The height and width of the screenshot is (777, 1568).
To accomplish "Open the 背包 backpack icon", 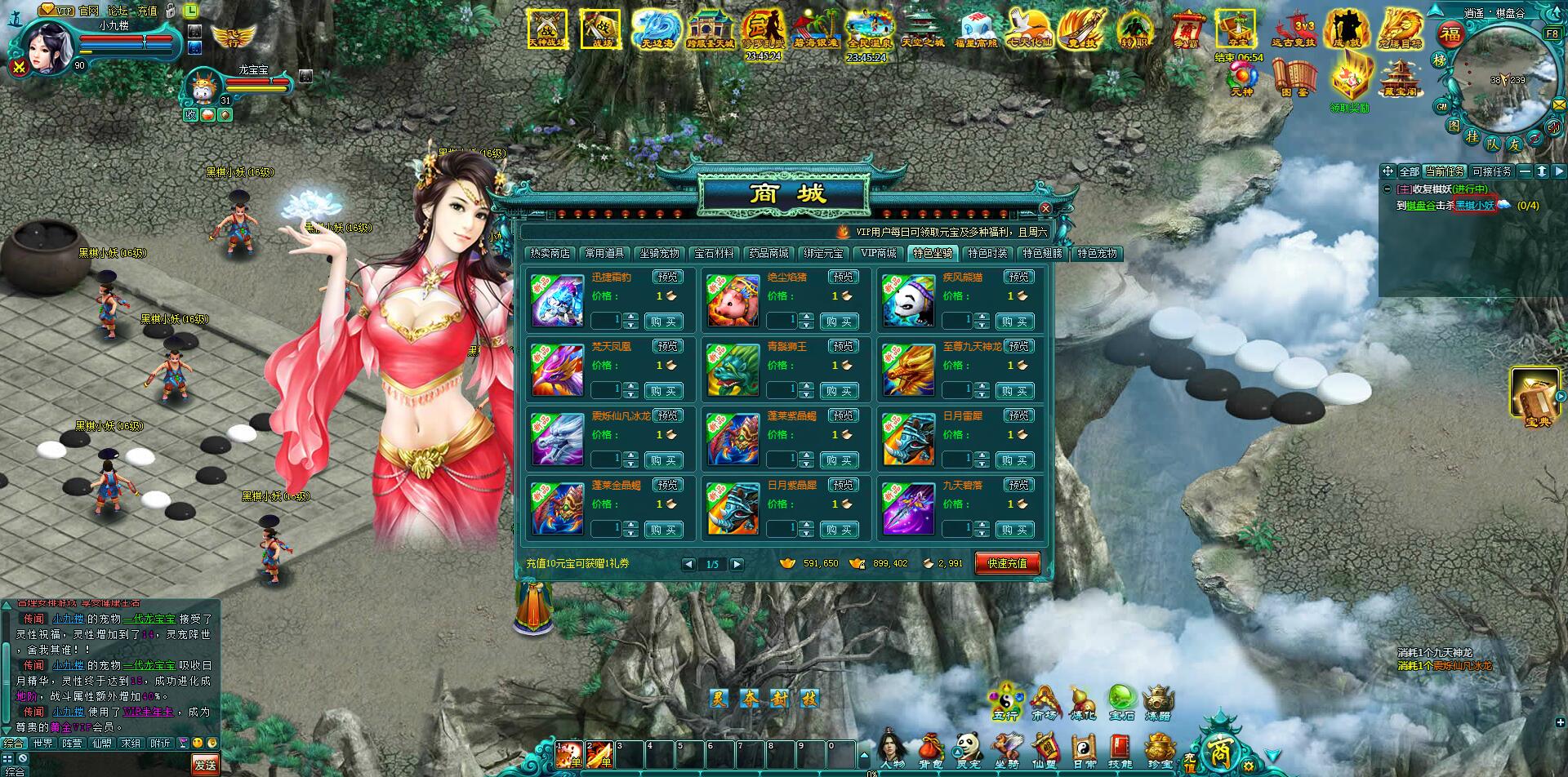I will (x=930, y=747).
